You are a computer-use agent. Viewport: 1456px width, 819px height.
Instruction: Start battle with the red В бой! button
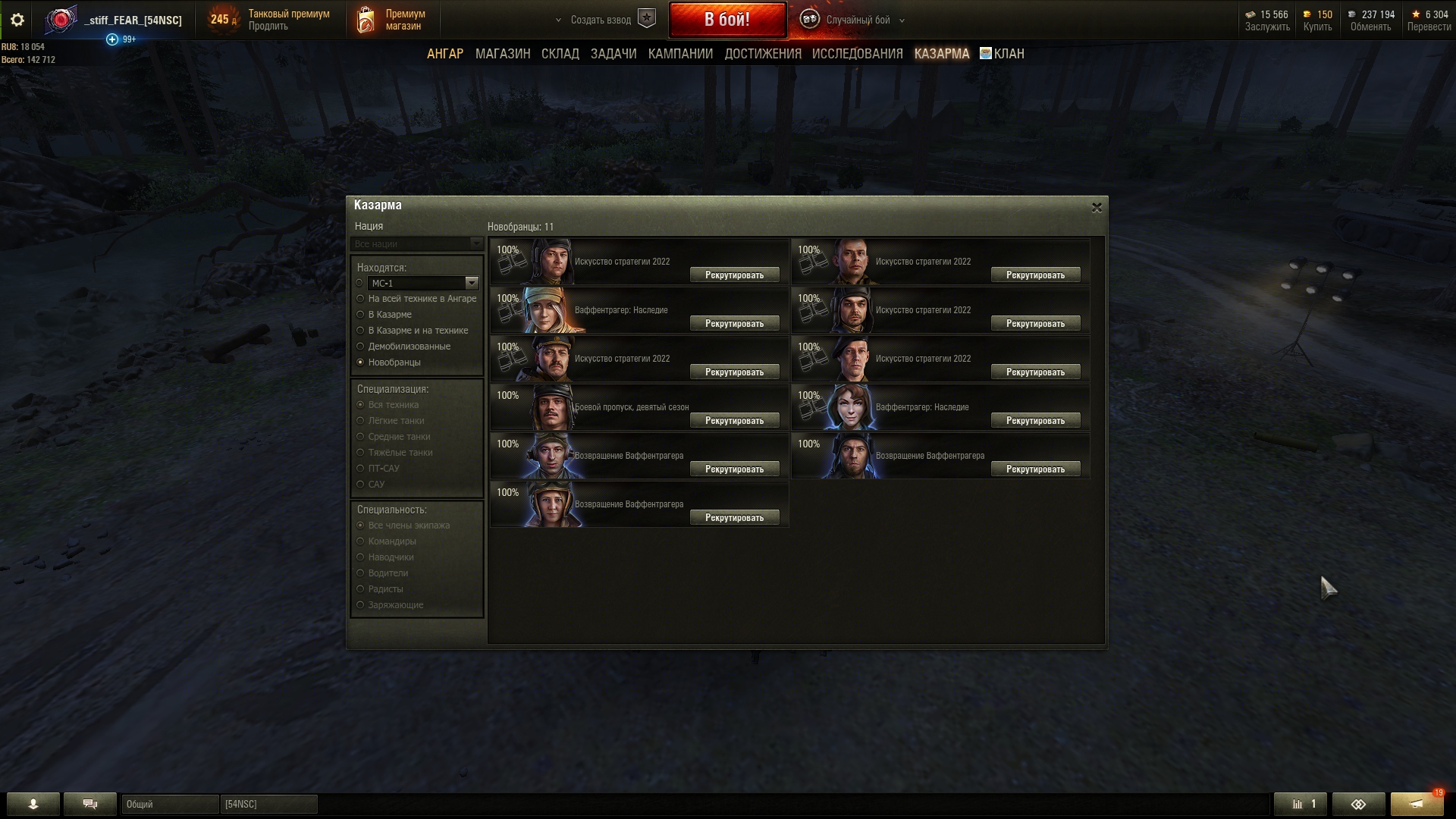[726, 20]
